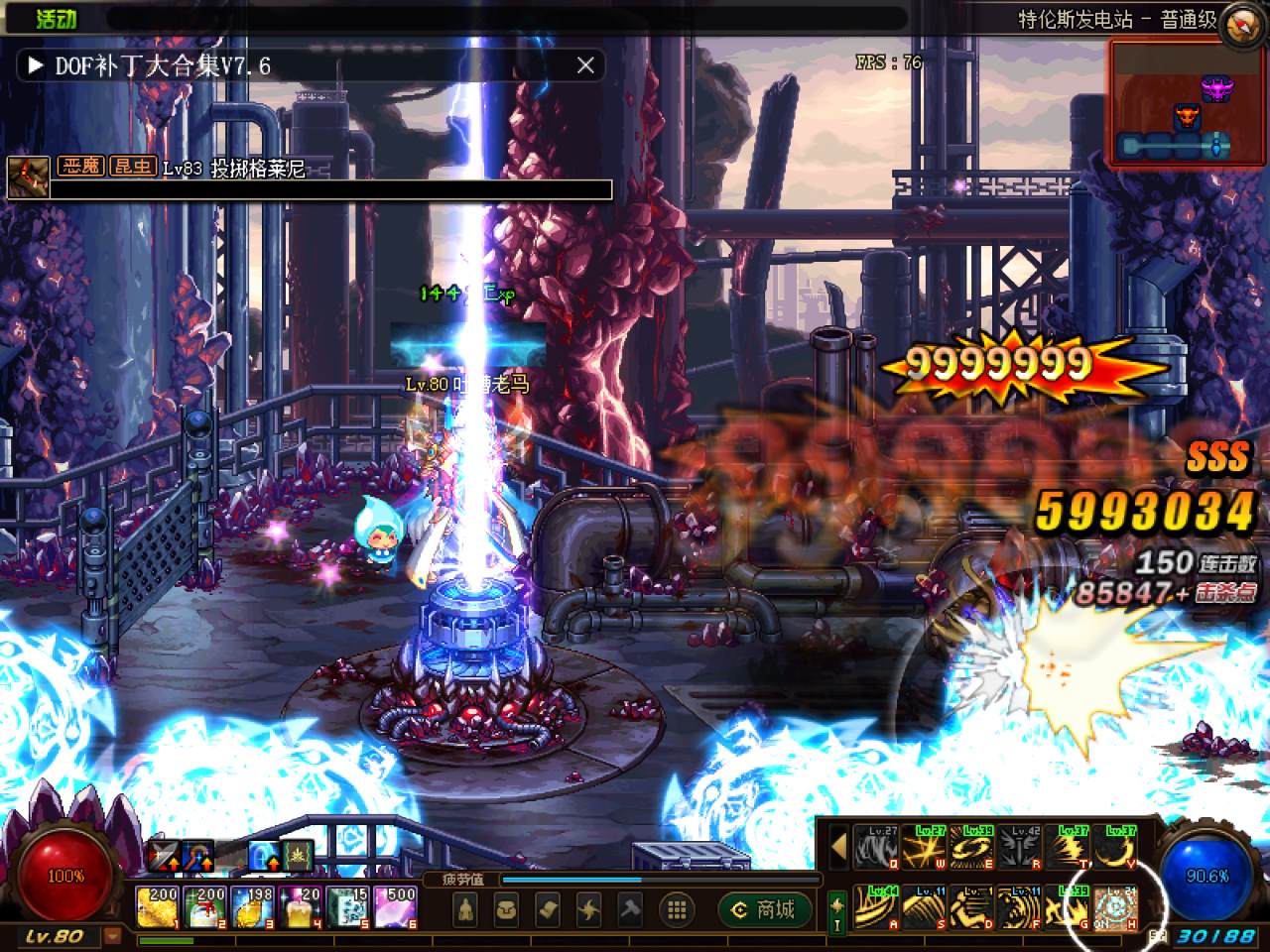Use the pink orb item in slot 6
This screenshot has height=952, width=1270.
396,906
